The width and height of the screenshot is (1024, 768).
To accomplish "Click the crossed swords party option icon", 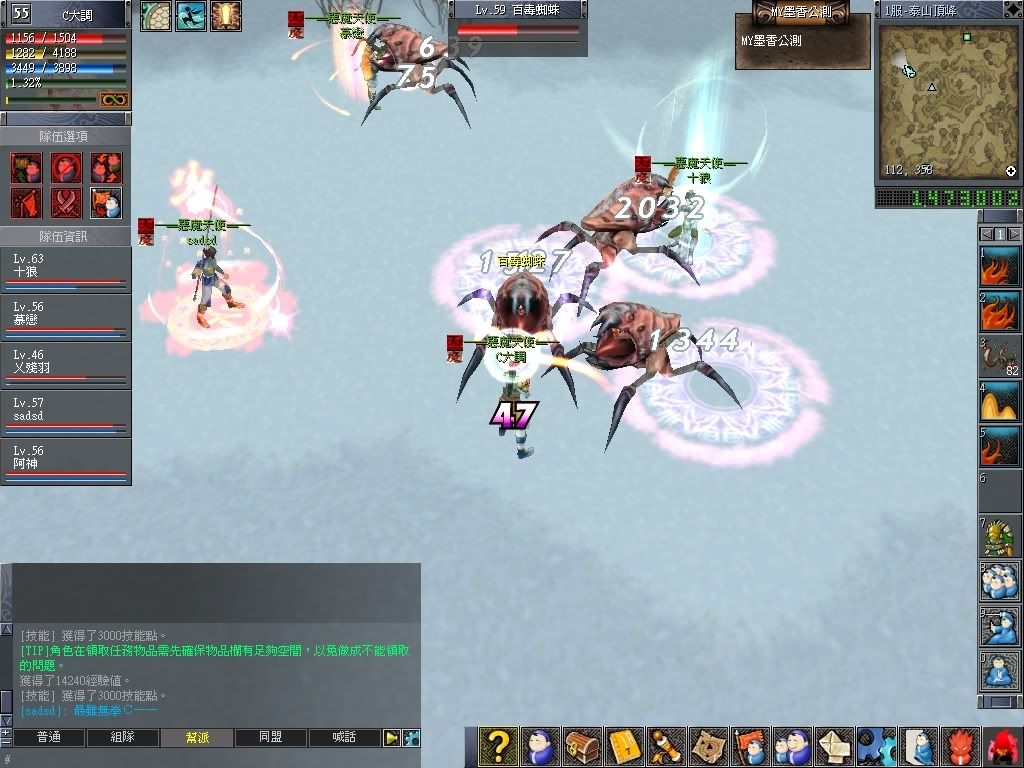I will click(66, 202).
